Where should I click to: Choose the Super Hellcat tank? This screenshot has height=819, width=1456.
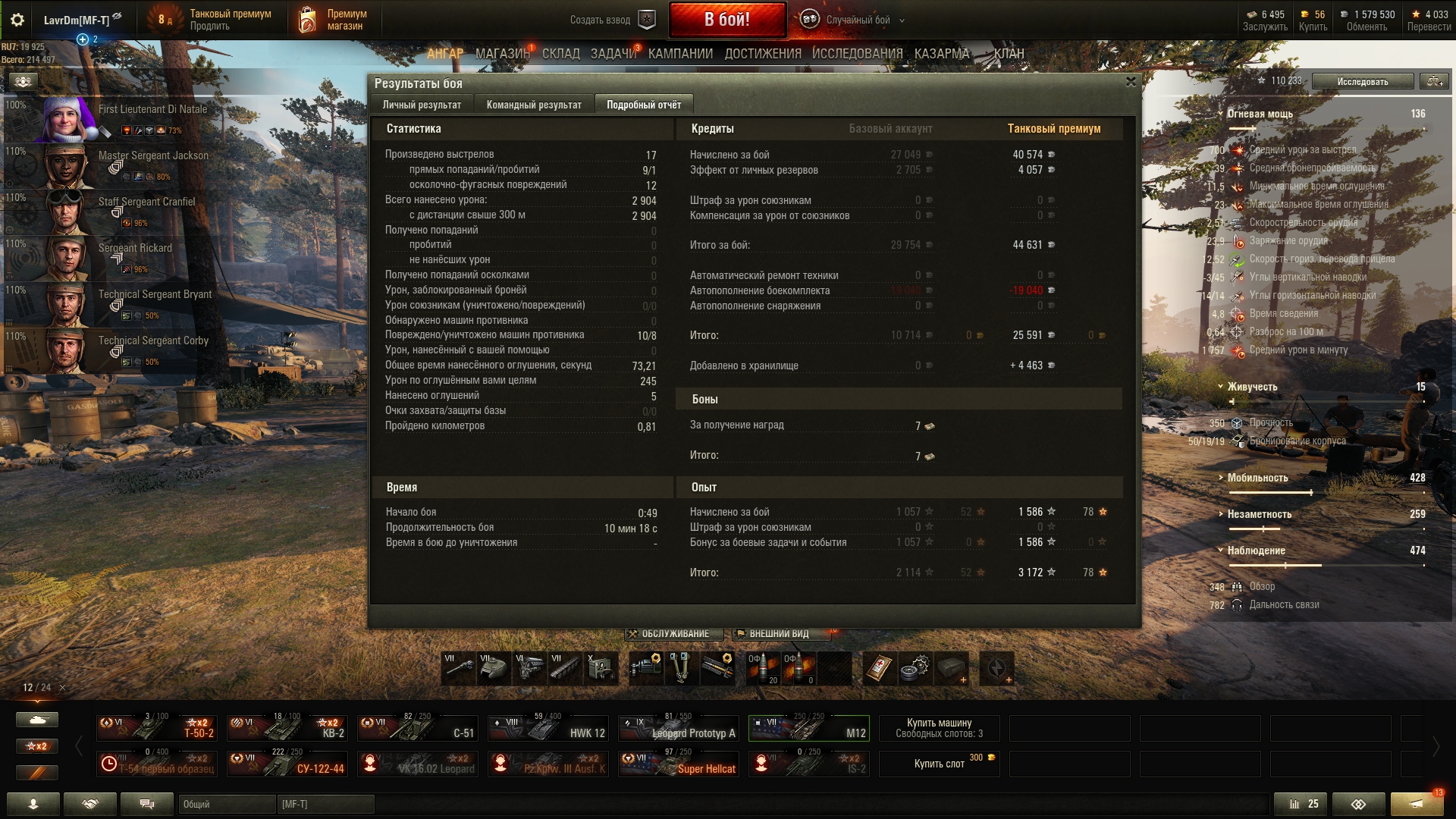coord(678,764)
